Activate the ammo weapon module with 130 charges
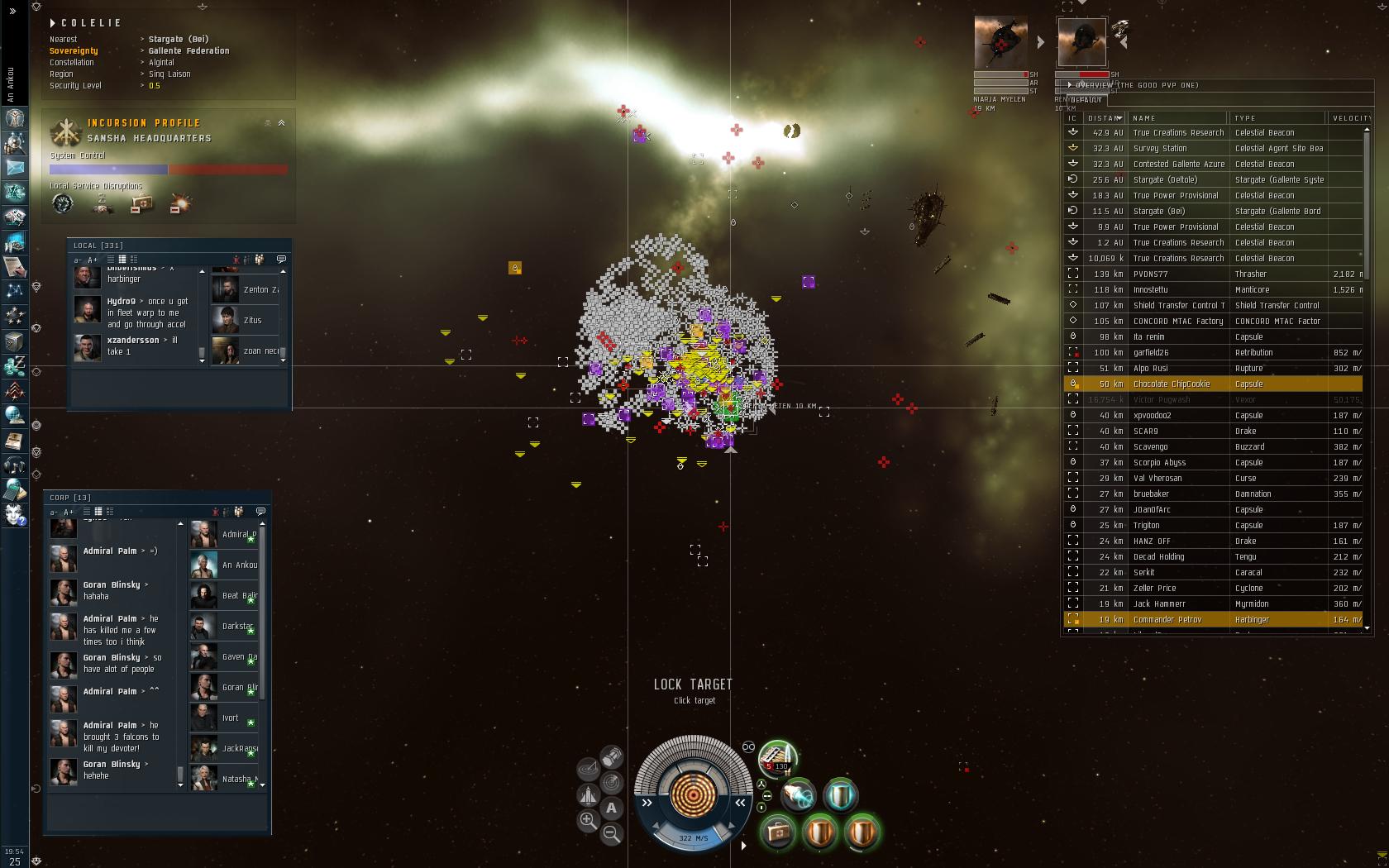Viewport: 1389px width, 868px height. click(777, 756)
